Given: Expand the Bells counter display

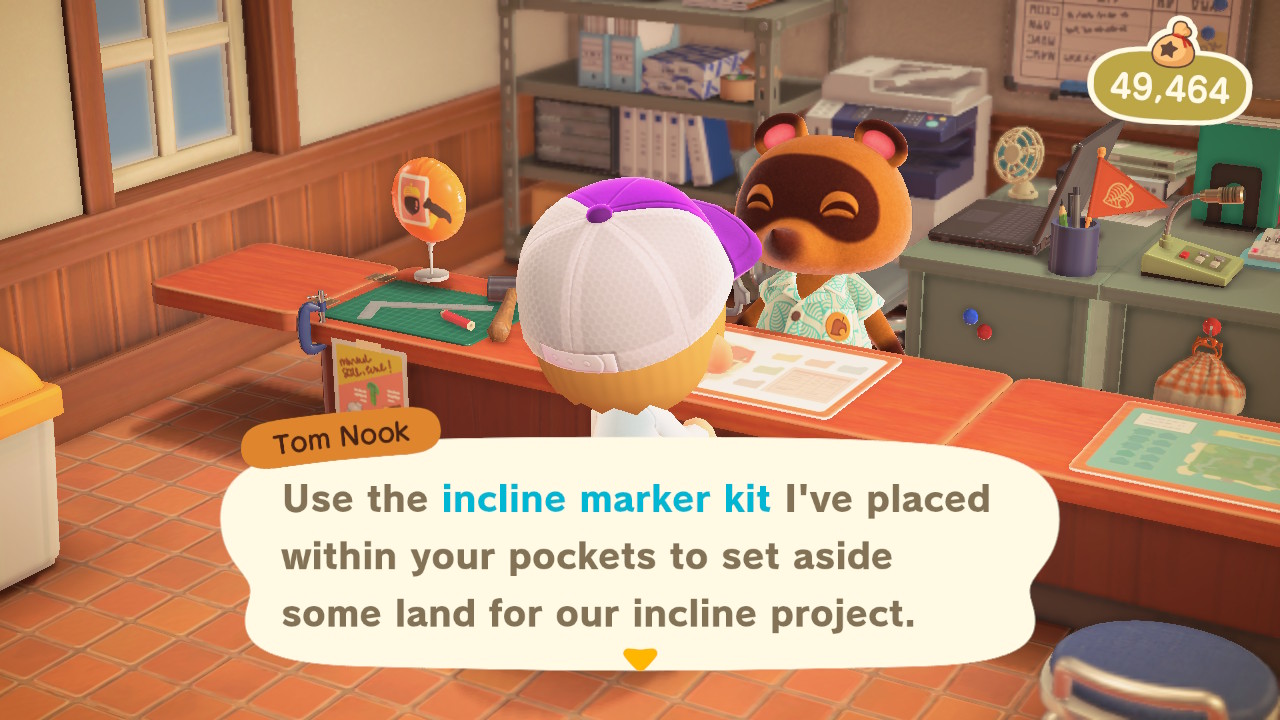Looking at the screenshot, I should tap(1180, 88).
